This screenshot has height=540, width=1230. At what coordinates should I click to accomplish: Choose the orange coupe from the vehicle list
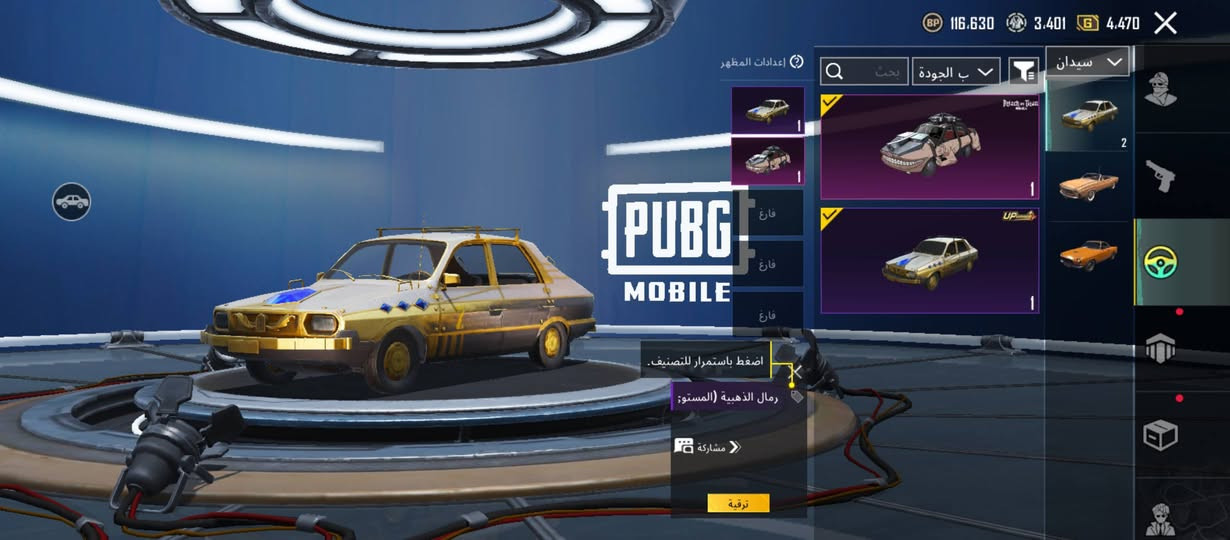(1088, 254)
